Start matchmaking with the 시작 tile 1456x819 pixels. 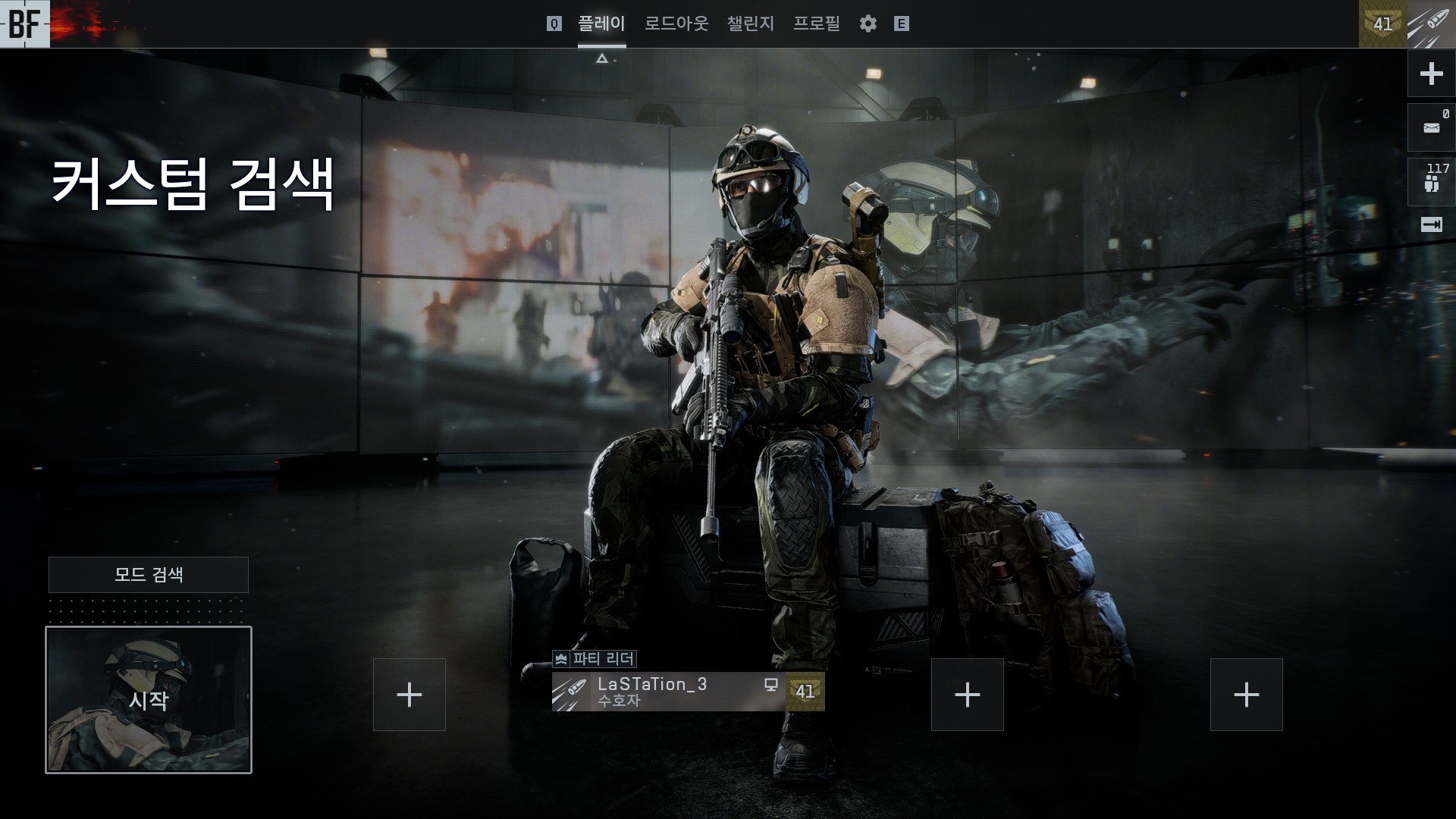[x=149, y=699]
